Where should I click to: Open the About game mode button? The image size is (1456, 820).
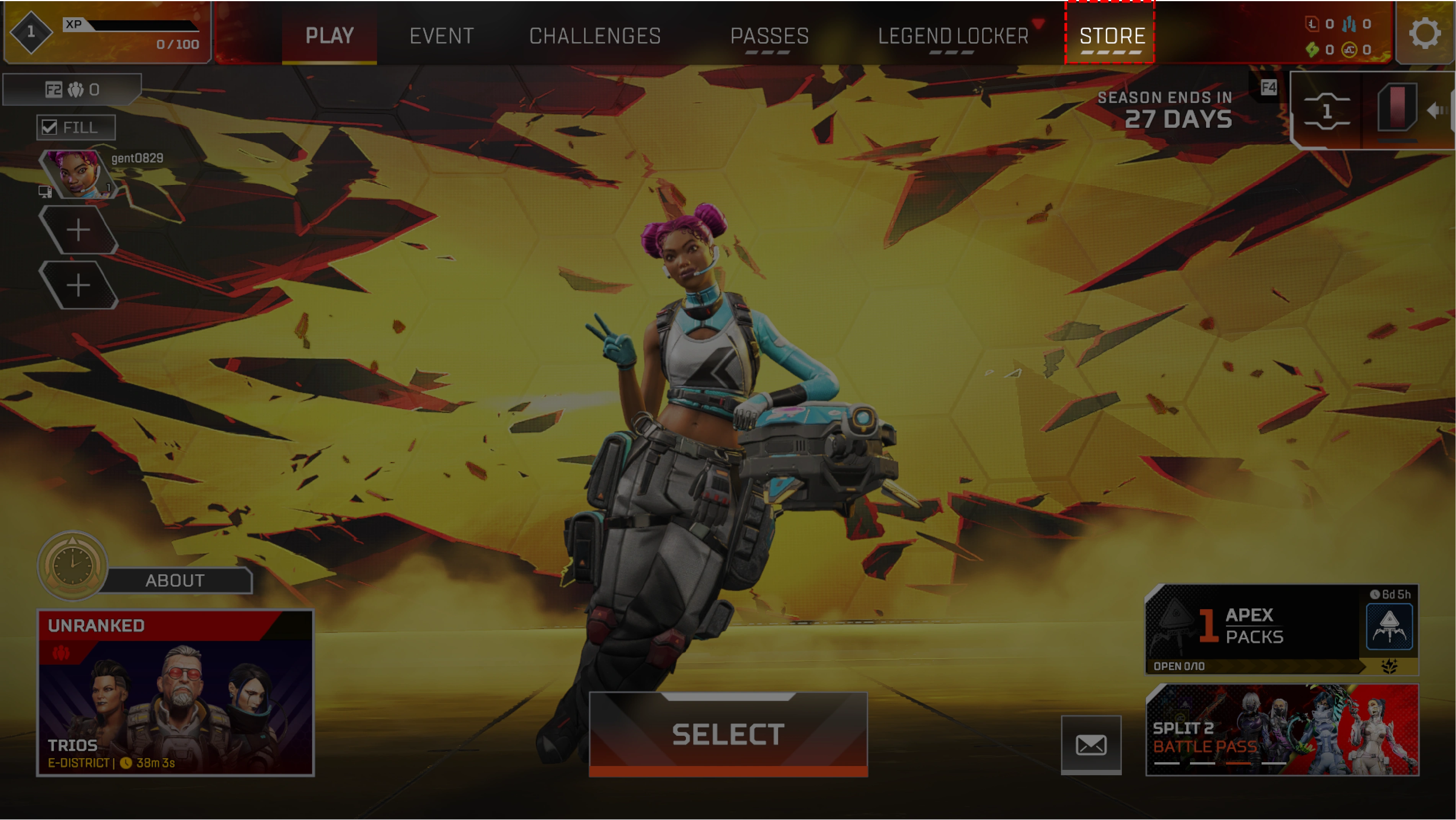175,580
